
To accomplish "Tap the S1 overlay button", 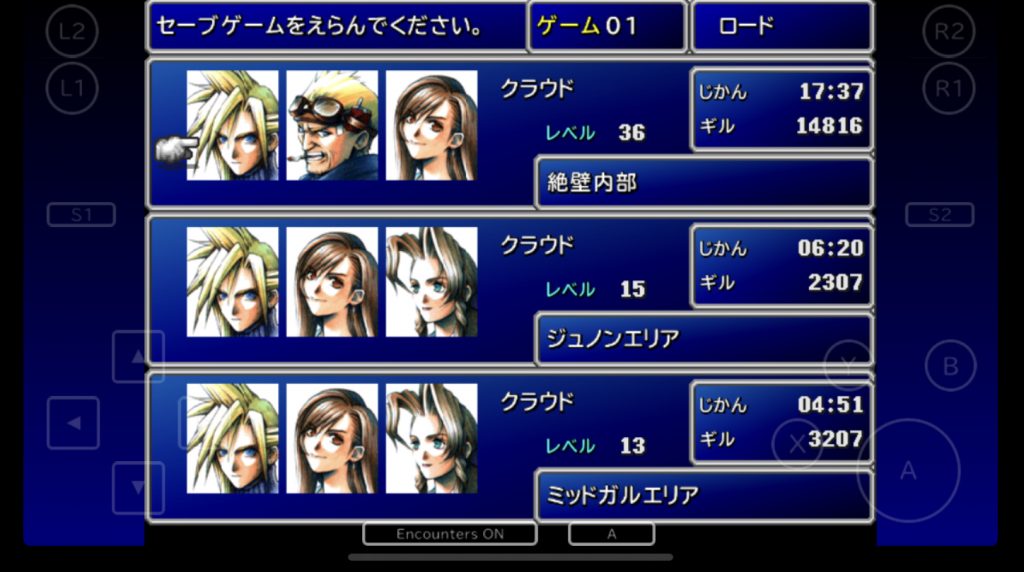I will (81, 215).
